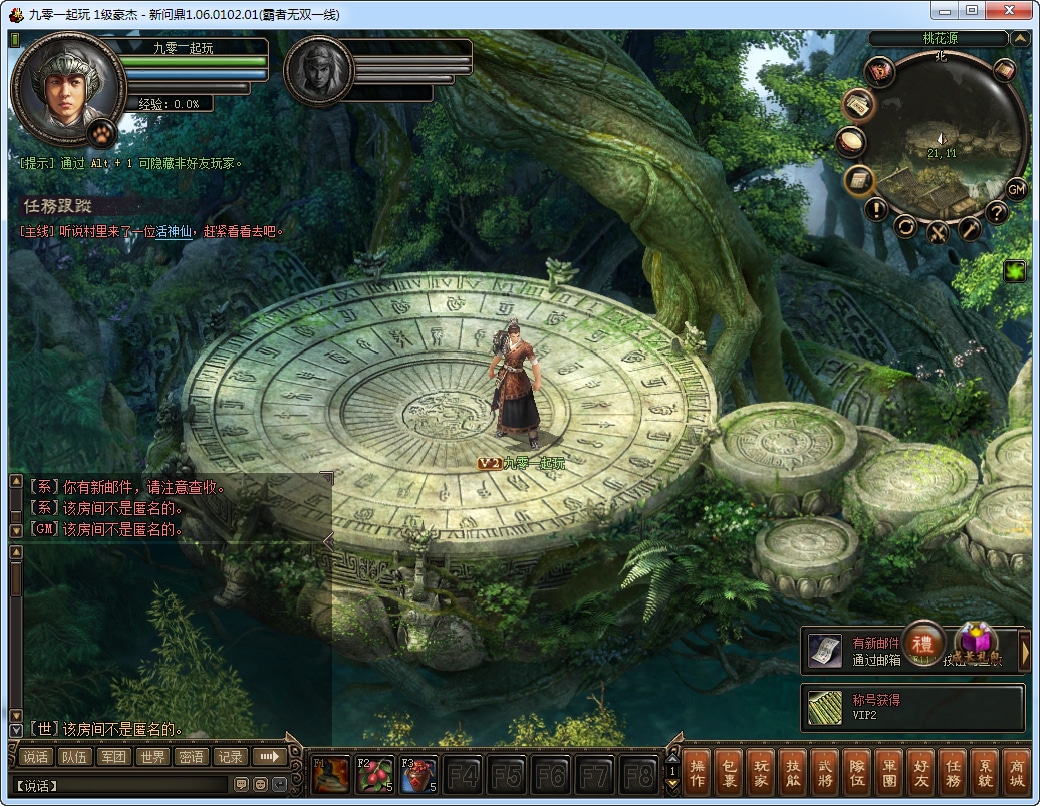Screen dimensions: 1040x806
Task: Open the 好友 friends menu button
Action: [x=922, y=773]
